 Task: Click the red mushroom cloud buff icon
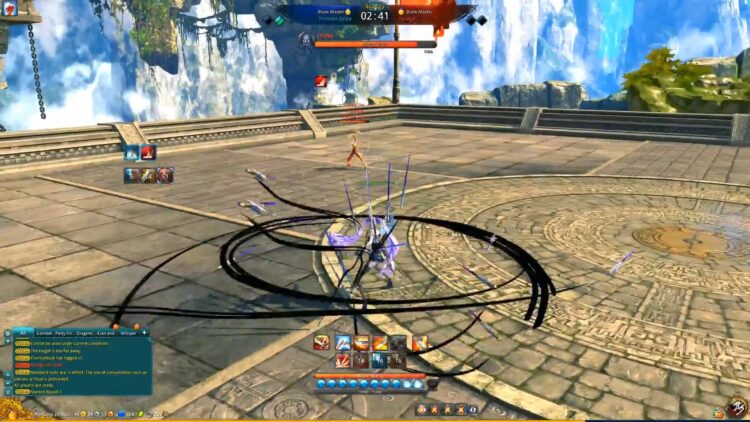(147, 153)
